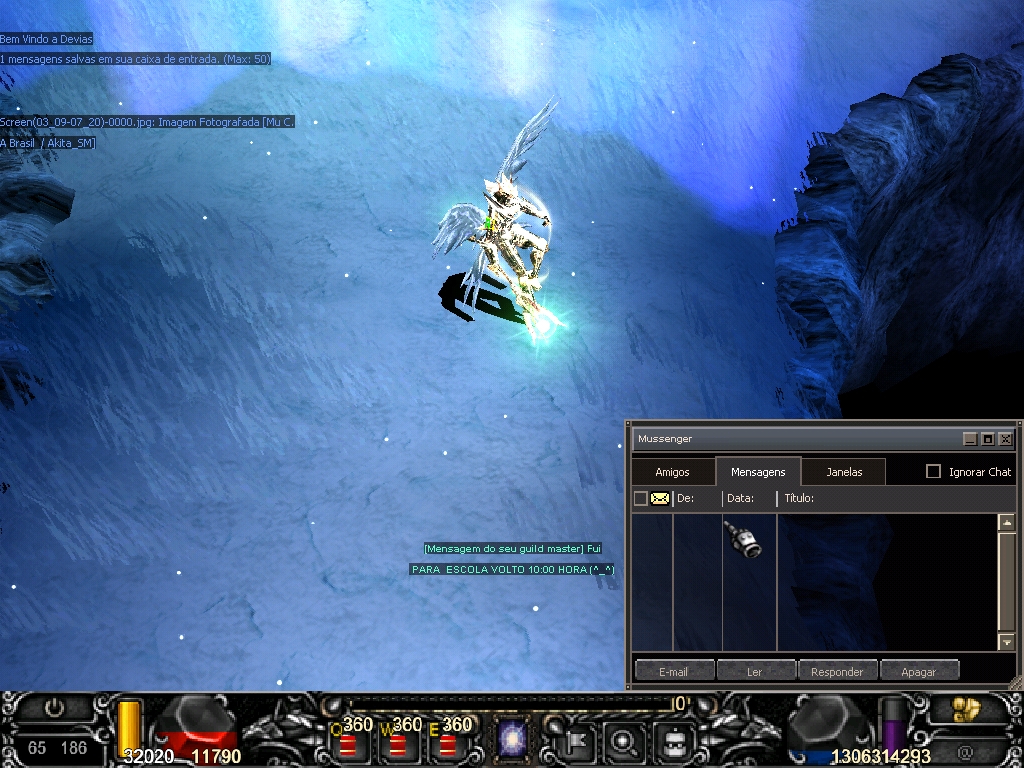Click the E-mail button
The image size is (1024, 768).
pyautogui.click(x=674, y=671)
